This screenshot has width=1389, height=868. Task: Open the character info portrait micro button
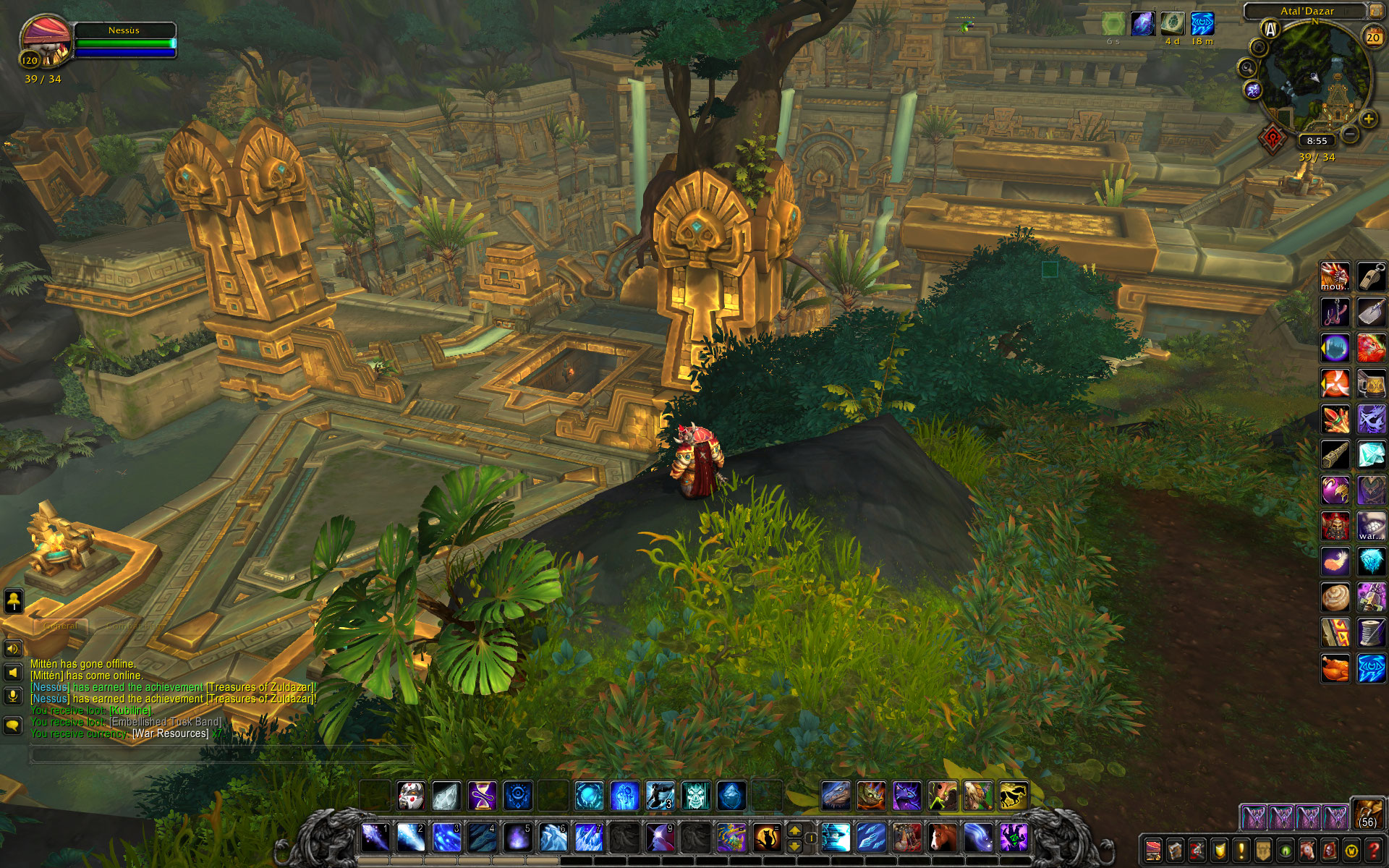[x=1153, y=849]
